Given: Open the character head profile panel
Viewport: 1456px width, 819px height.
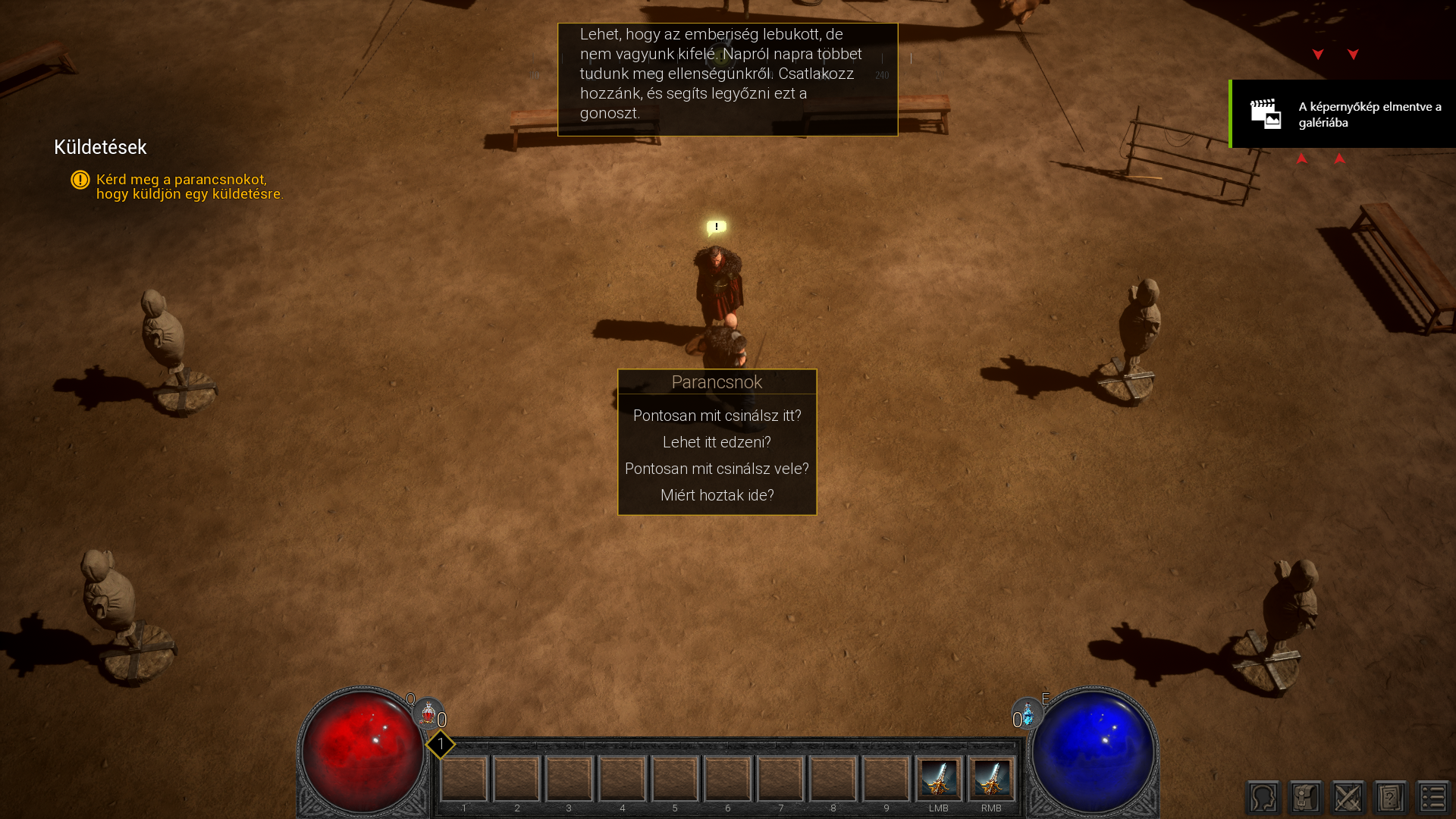Looking at the screenshot, I should (x=1263, y=798).
